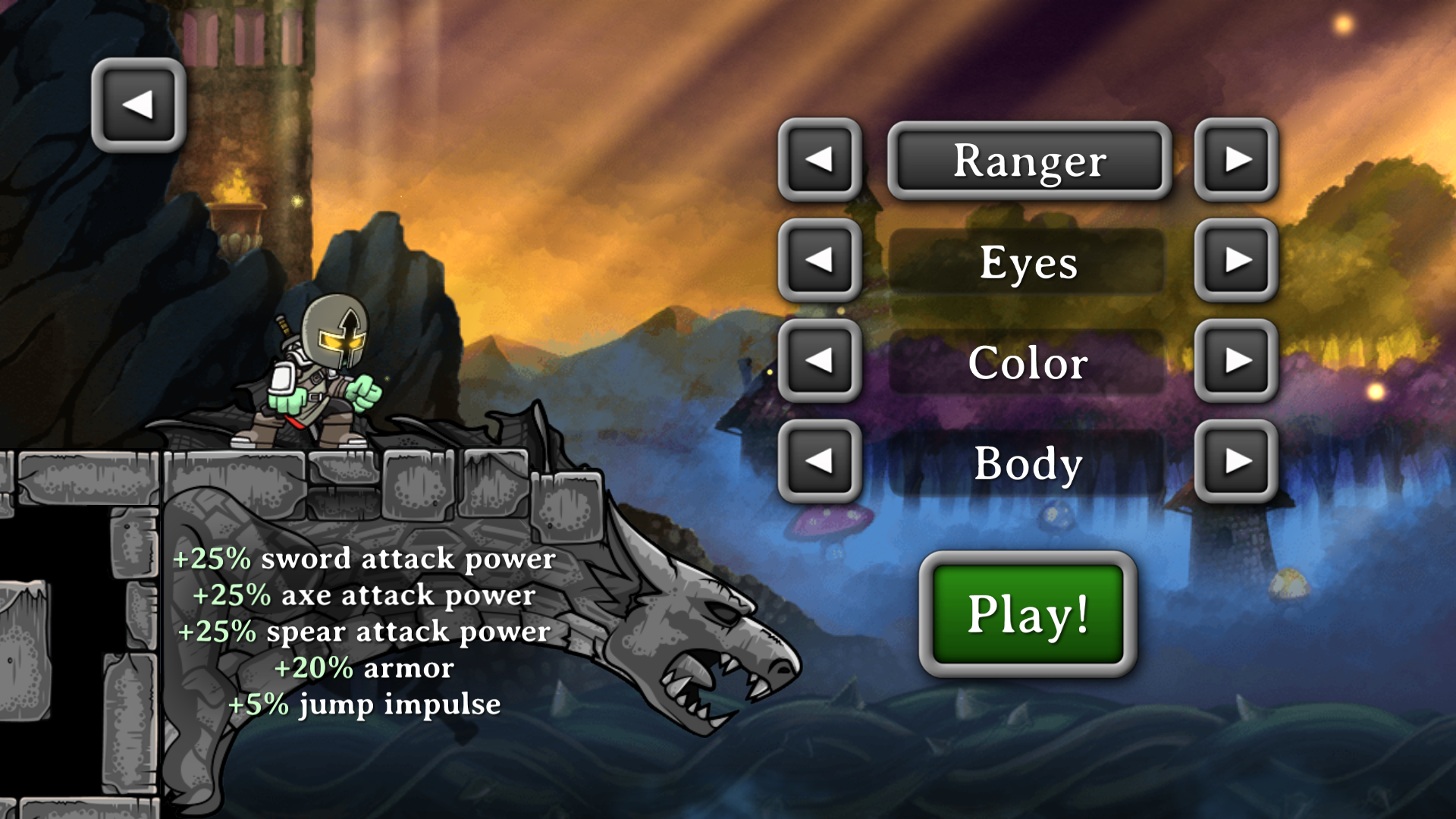Go back using the top-left arrow button
Image resolution: width=1456 pixels, height=819 pixels.
(x=138, y=105)
